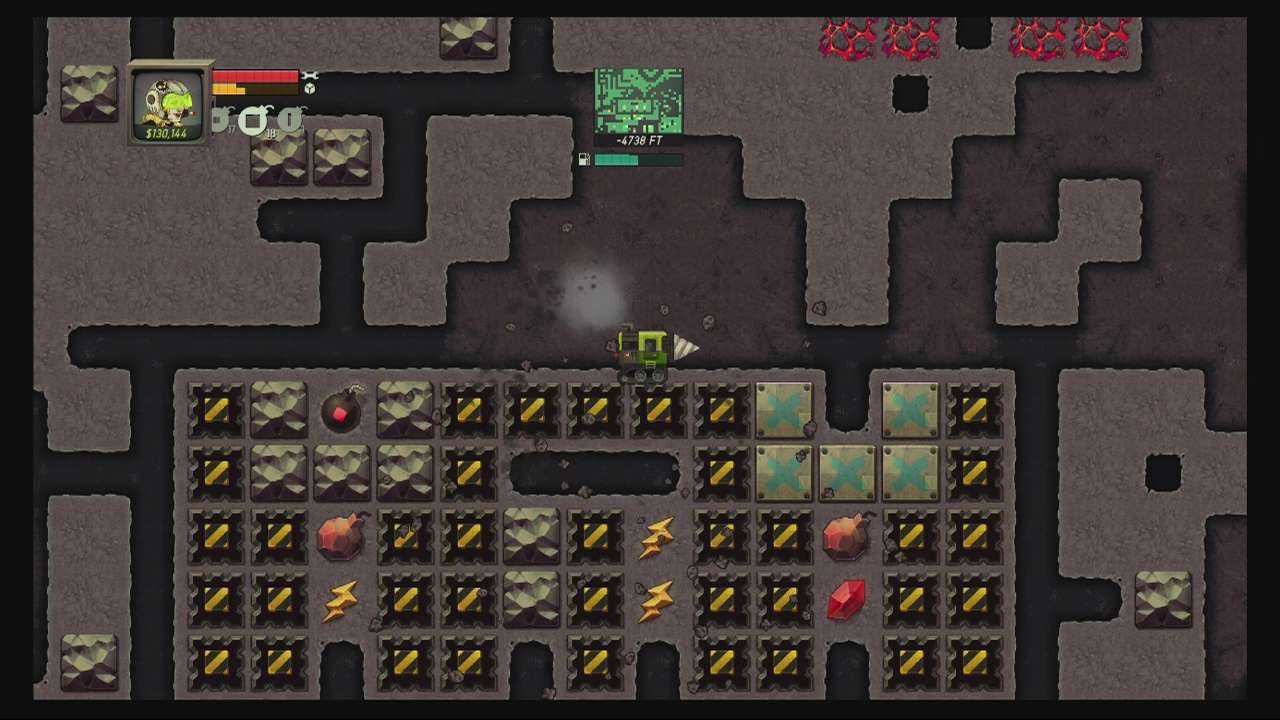Select the square bomb item showing count 18
1280x720 pixels.
pyautogui.click(x=254, y=120)
